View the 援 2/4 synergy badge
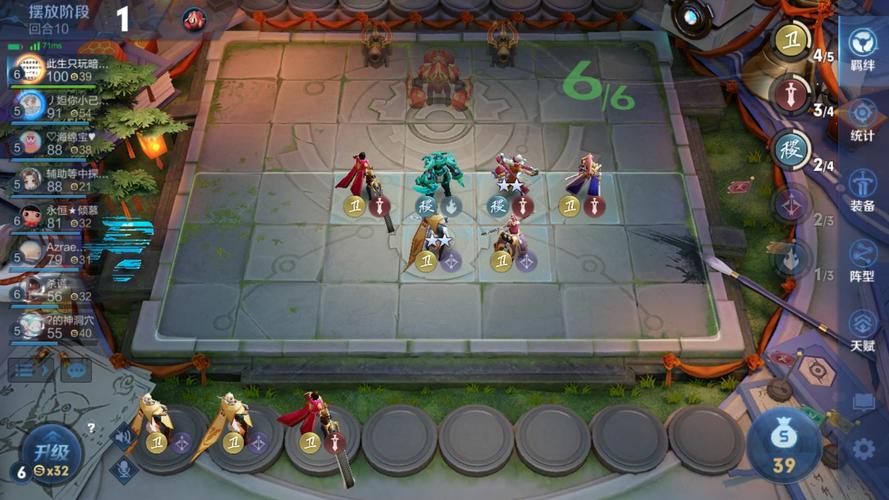The image size is (889, 500). (792, 150)
